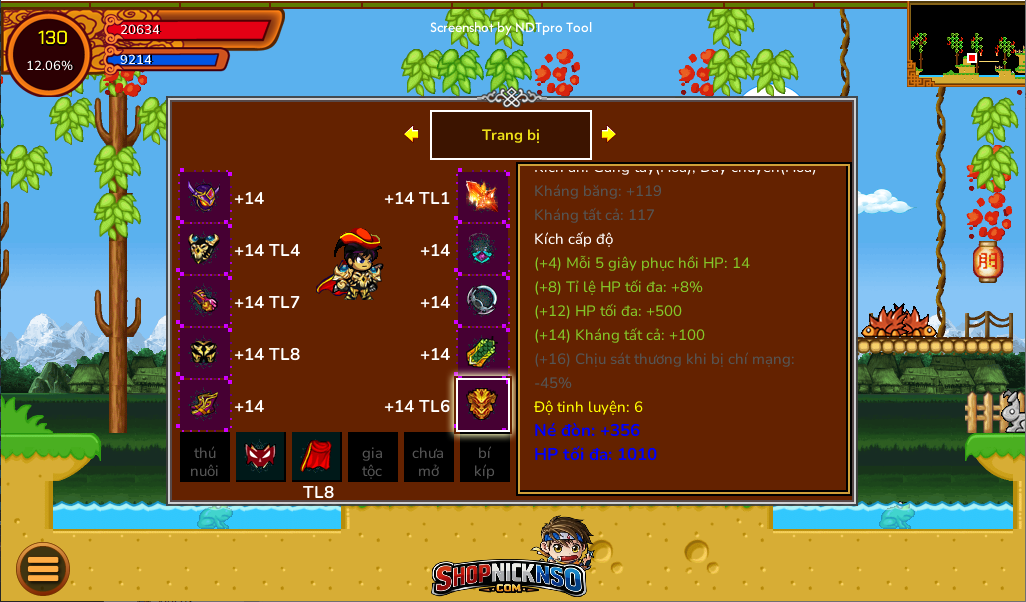Screen dimensions: 1026x602
Task: Select the green jade pendant slot
Action: (483, 353)
